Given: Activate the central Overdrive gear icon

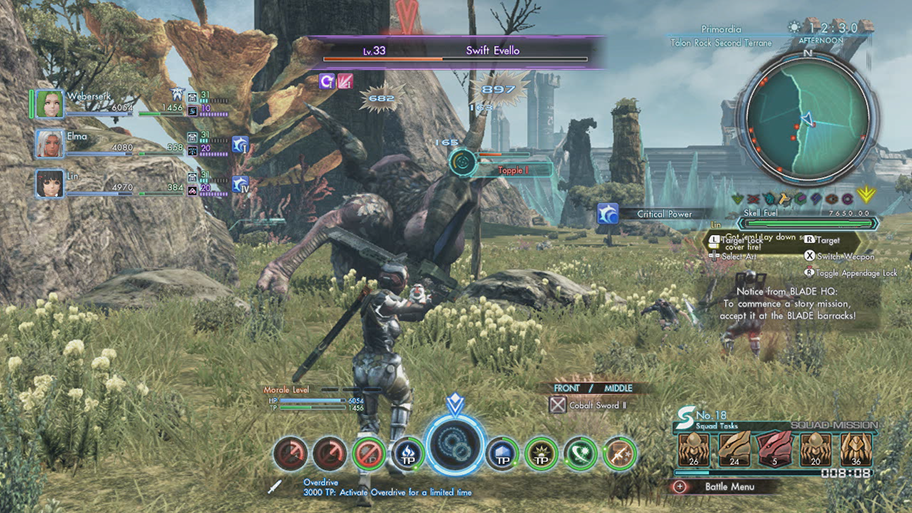Looking at the screenshot, I should [455, 449].
